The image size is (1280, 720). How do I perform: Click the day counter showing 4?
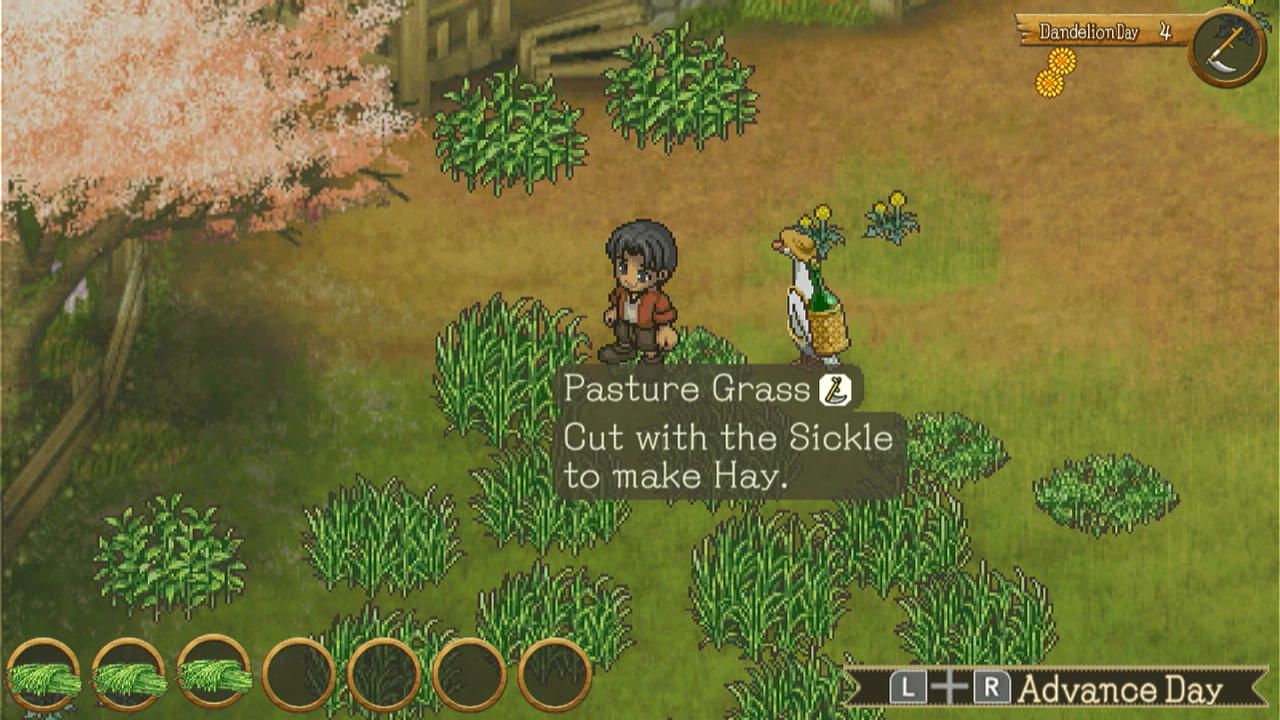point(1166,31)
